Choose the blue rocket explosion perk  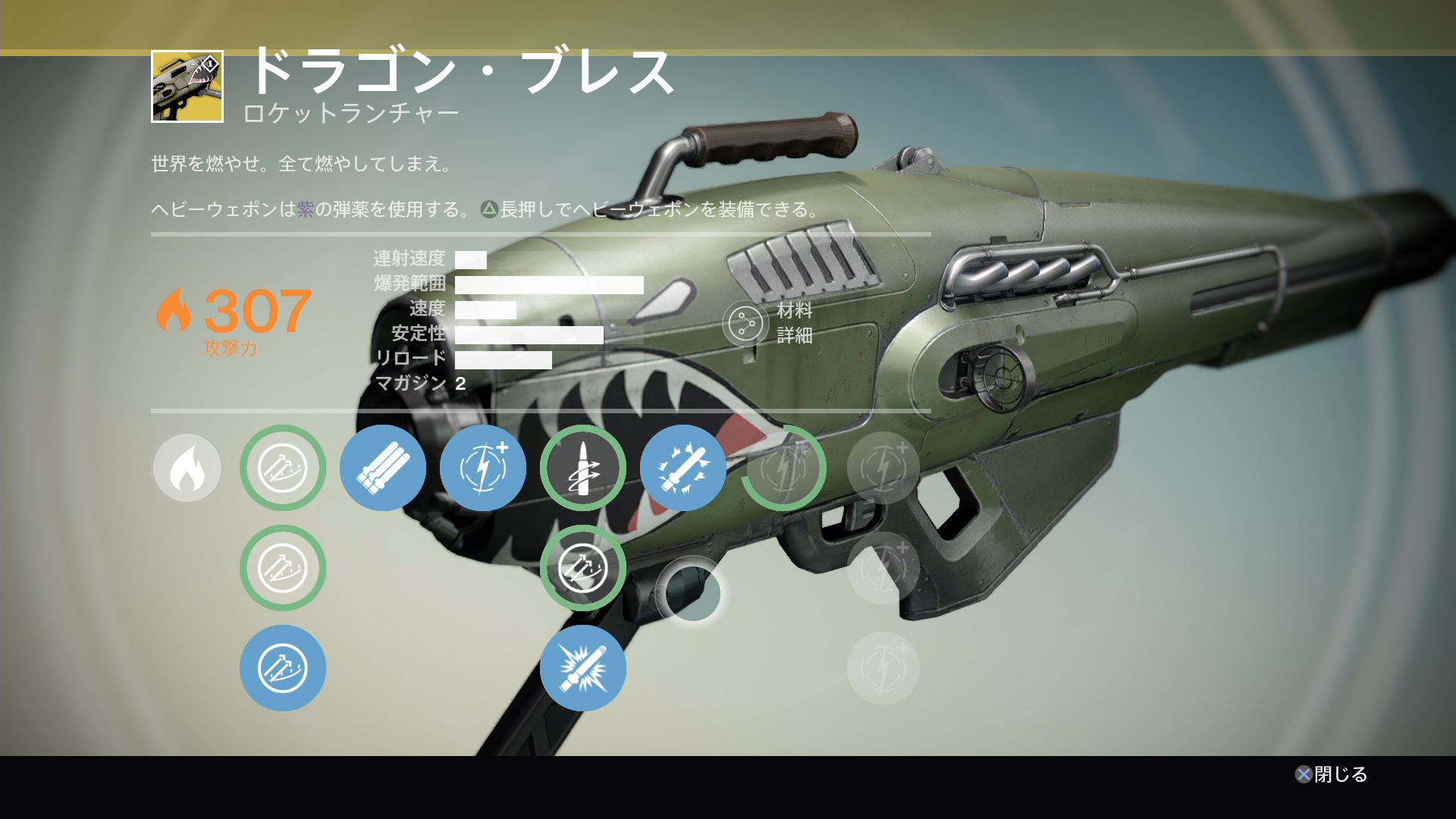(583, 668)
